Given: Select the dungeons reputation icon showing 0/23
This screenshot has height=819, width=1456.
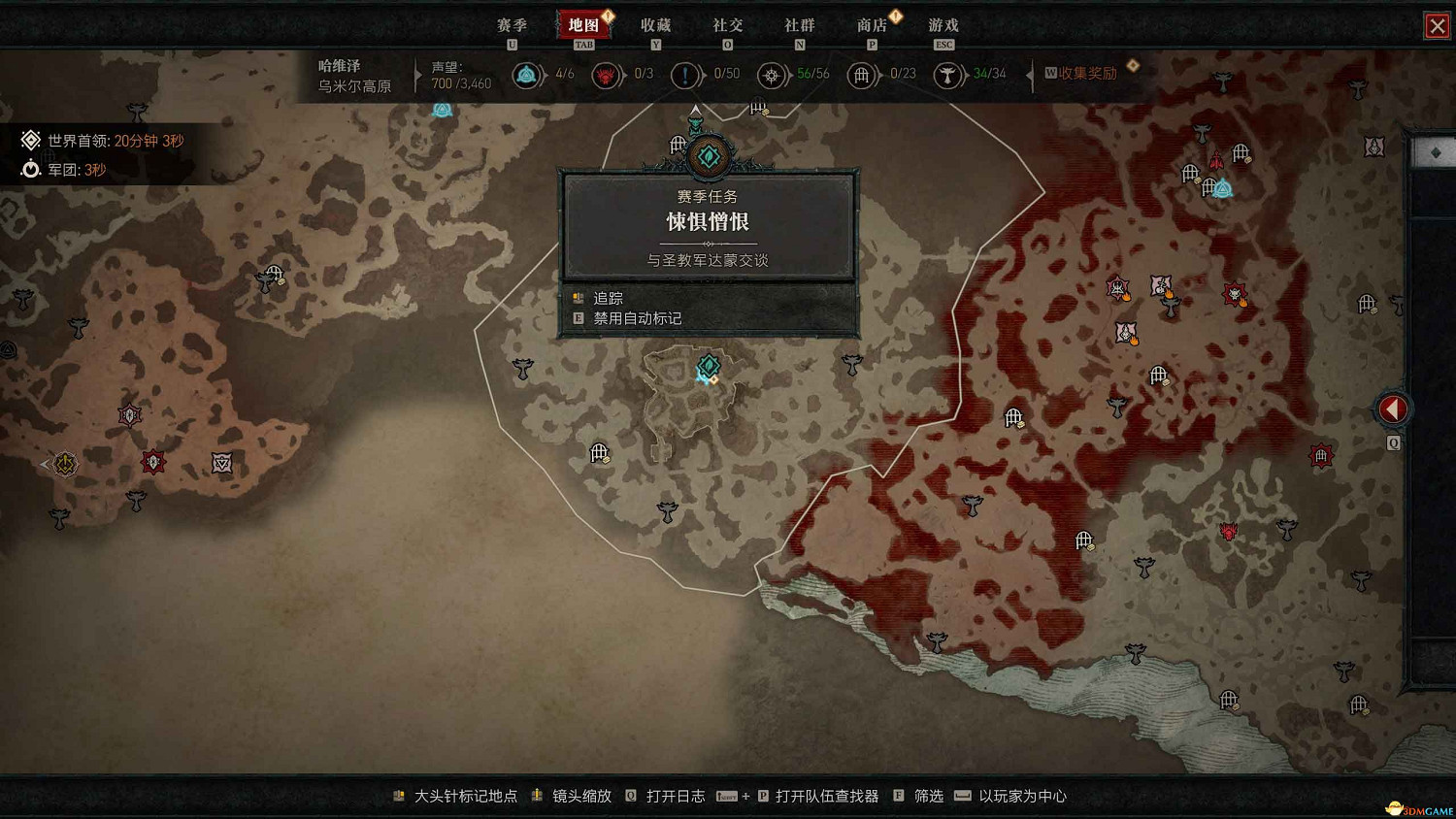Looking at the screenshot, I should click(863, 74).
